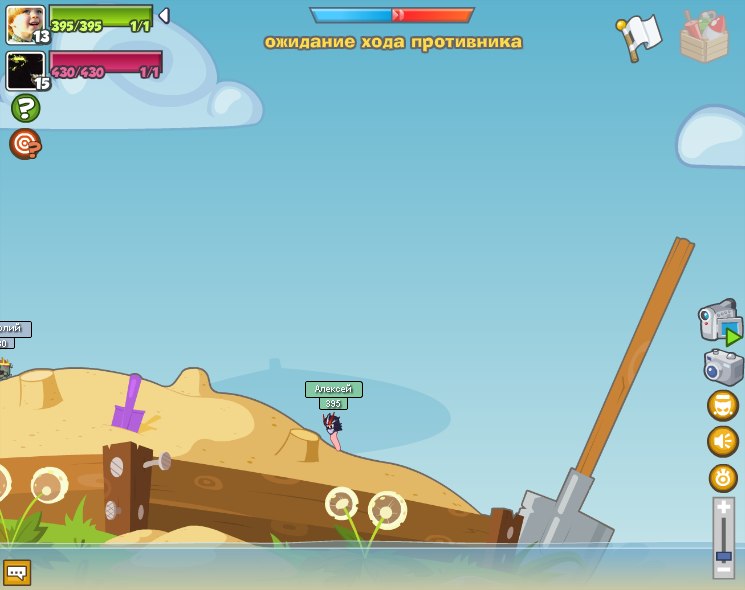Select the level 15 opponent avatar
The height and width of the screenshot is (590, 745).
pyautogui.click(x=25, y=70)
